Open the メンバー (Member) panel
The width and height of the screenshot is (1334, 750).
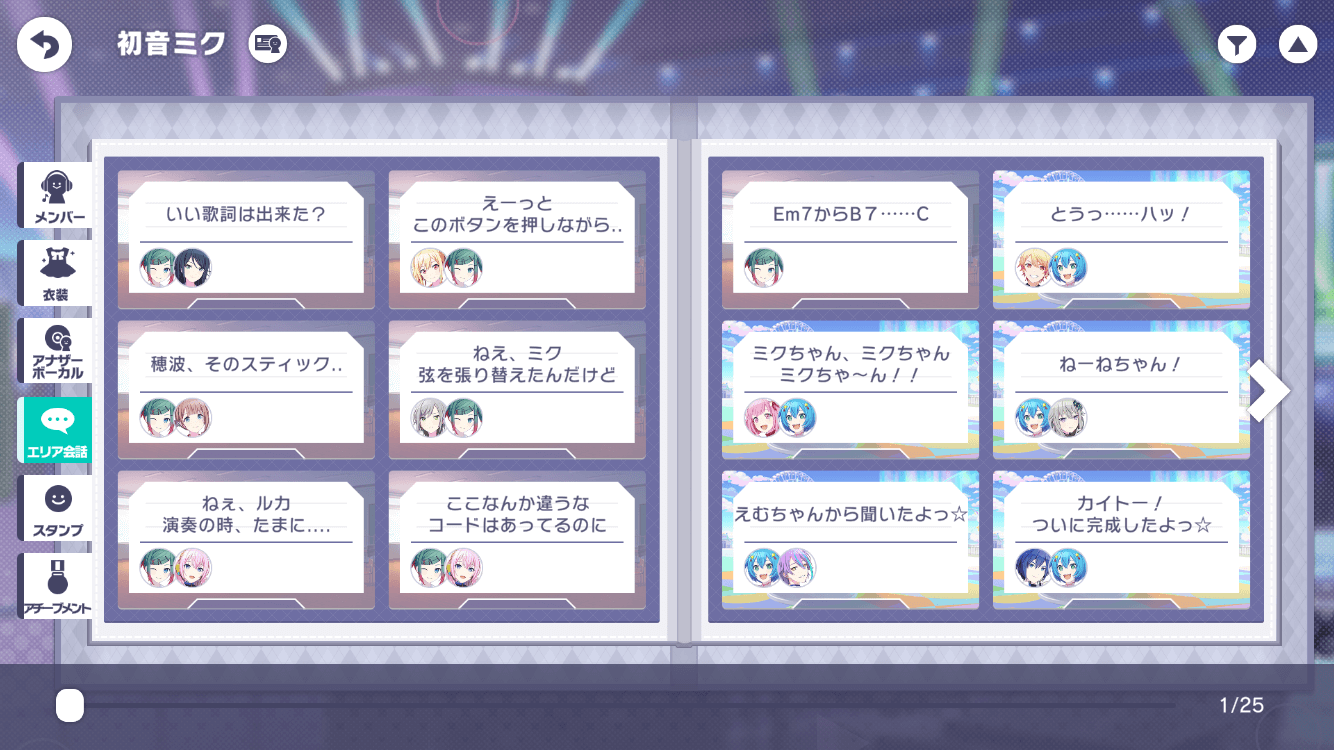tap(55, 195)
